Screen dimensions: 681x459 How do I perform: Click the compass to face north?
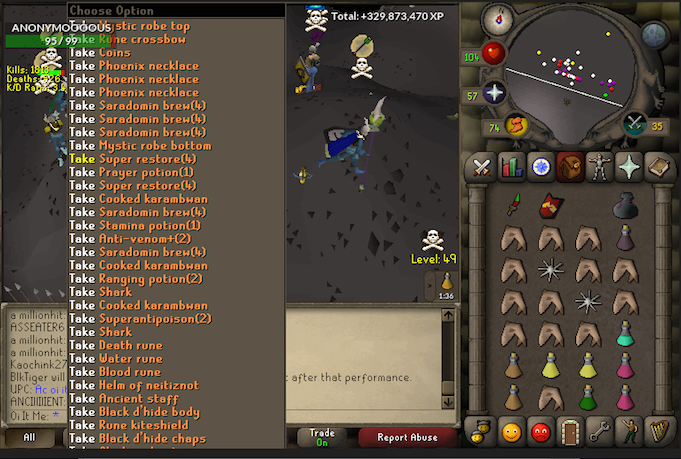498,19
